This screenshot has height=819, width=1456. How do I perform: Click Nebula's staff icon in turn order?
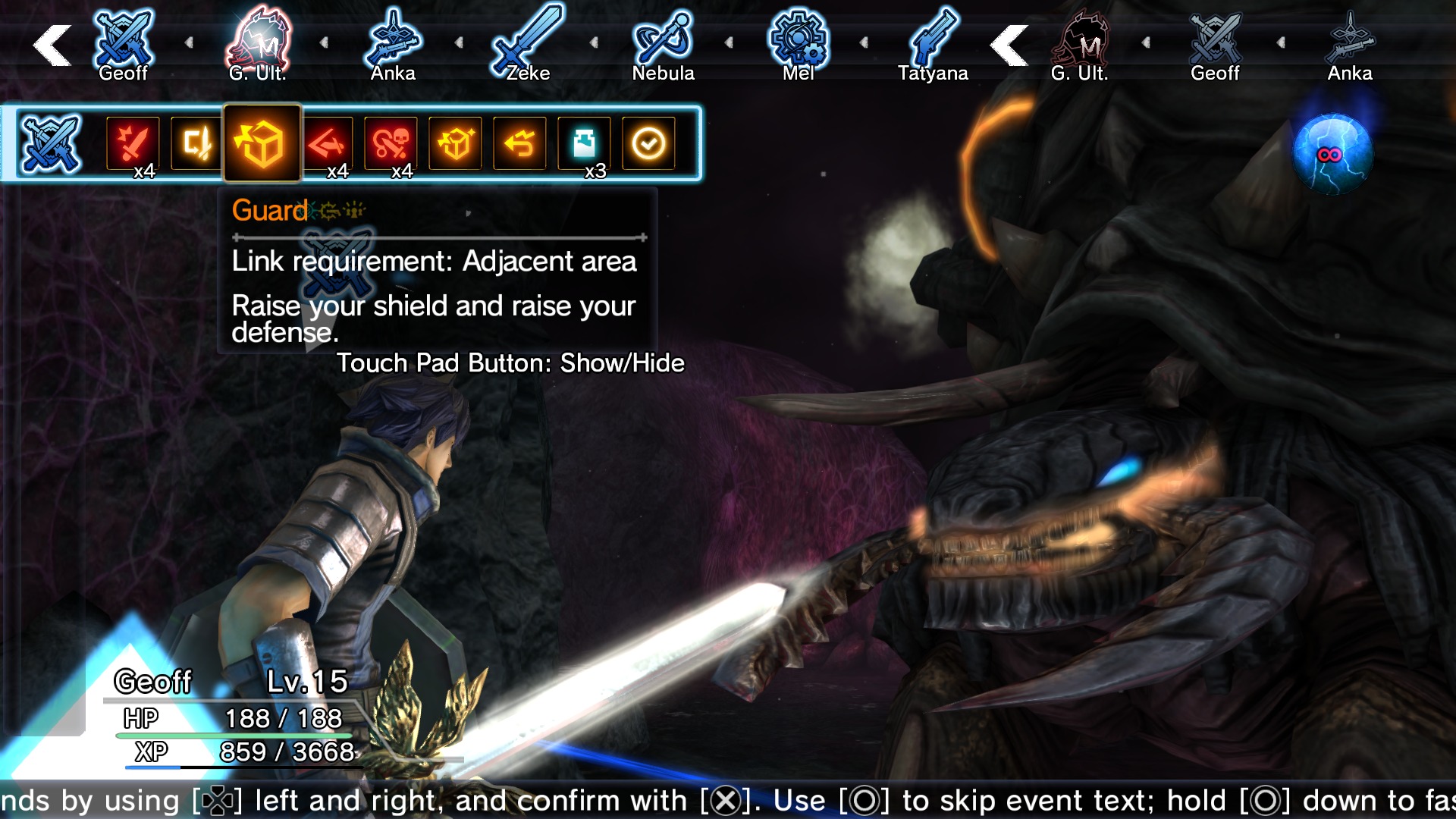pyautogui.click(x=662, y=38)
